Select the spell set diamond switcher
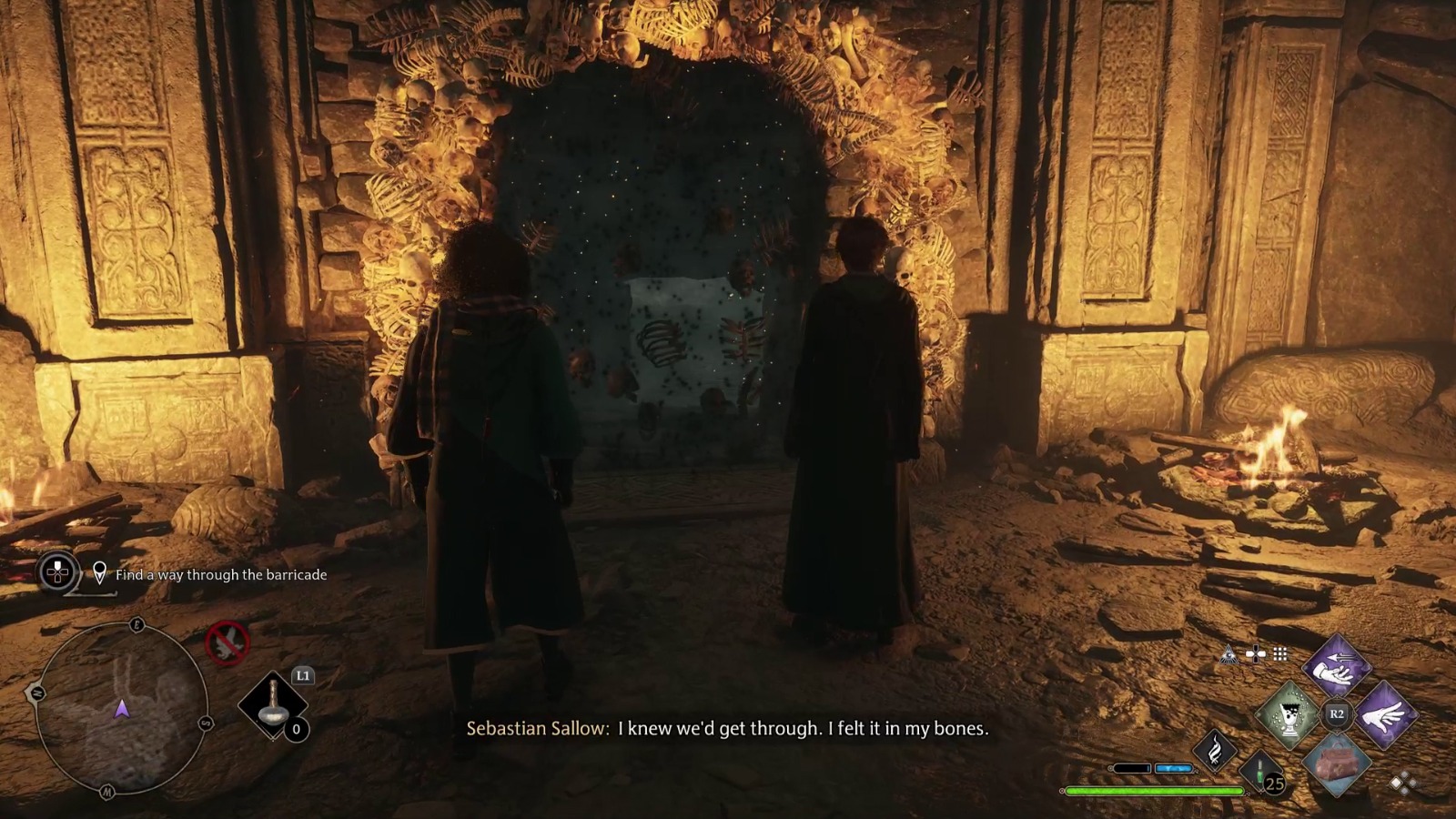This screenshot has height=819, width=1456. tap(1403, 783)
